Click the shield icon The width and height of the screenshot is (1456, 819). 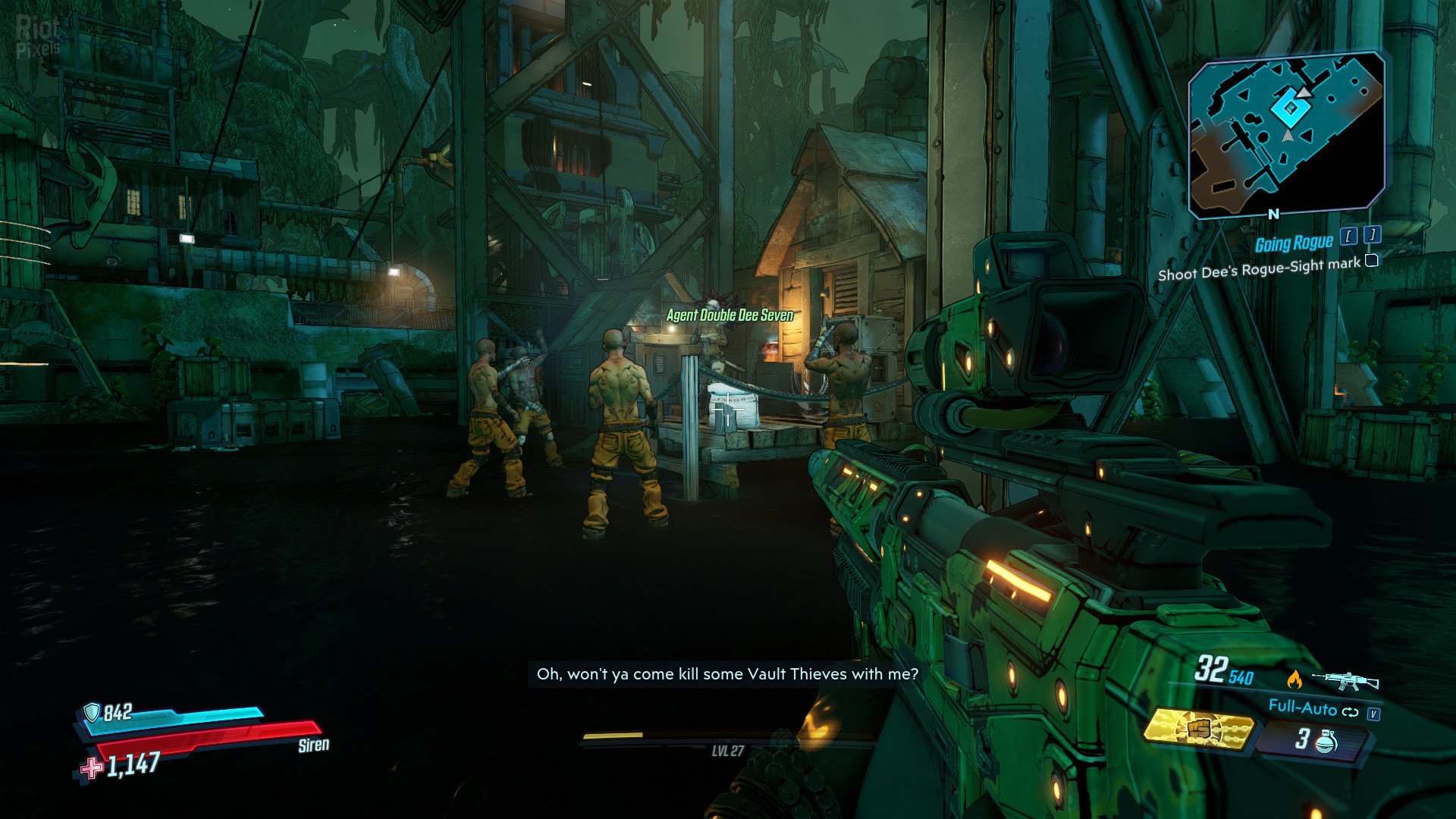point(92,712)
